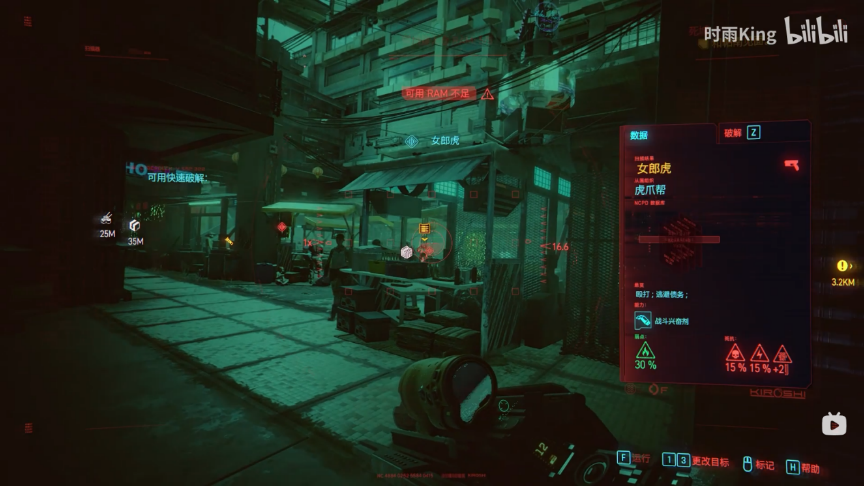Click the lightning bolt resistance icon
This screenshot has width=864, height=486.
tap(758, 353)
